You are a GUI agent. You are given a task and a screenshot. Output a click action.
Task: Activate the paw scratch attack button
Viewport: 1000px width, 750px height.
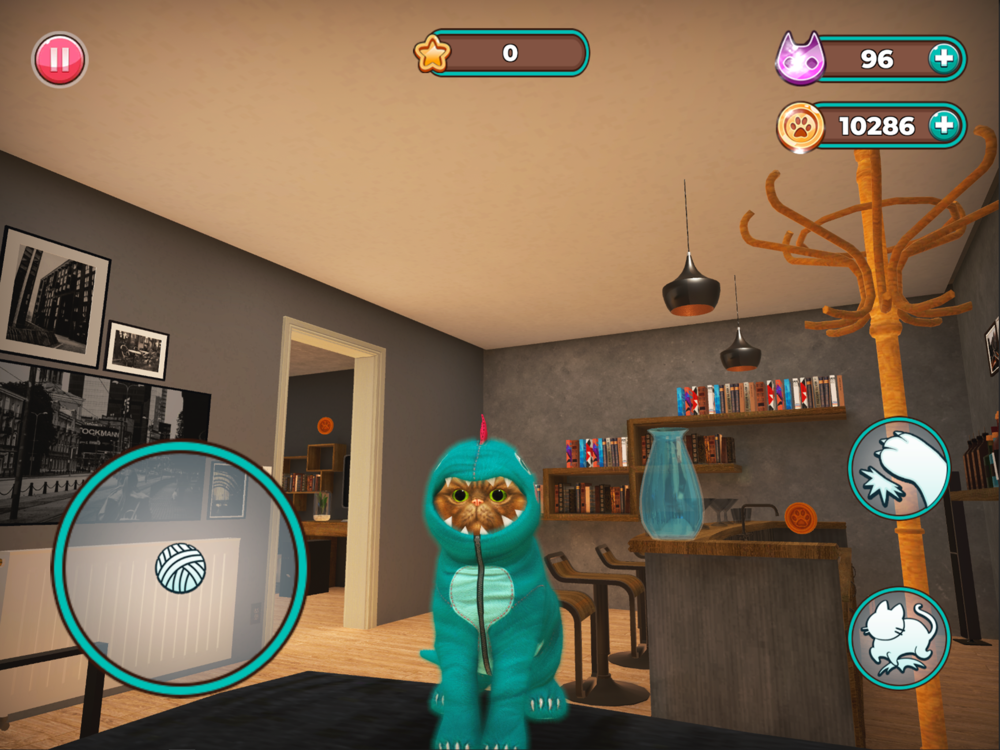click(x=899, y=468)
